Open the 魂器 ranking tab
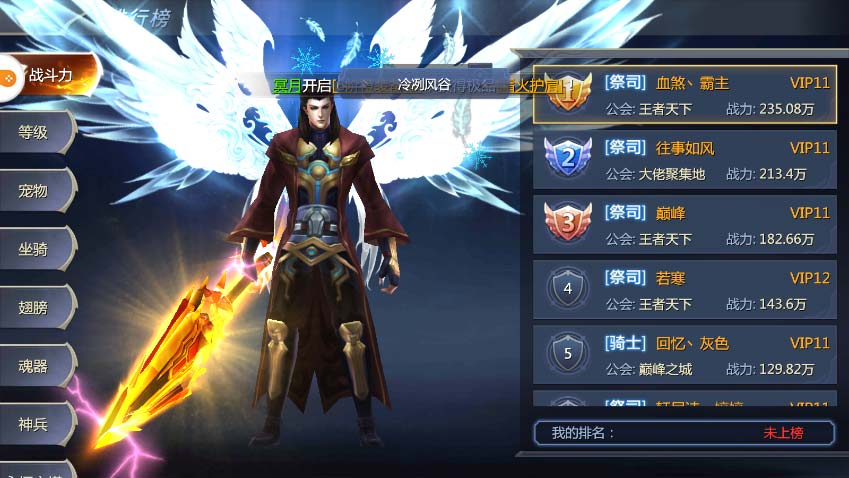The image size is (849, 478). [x=36, y=365]
